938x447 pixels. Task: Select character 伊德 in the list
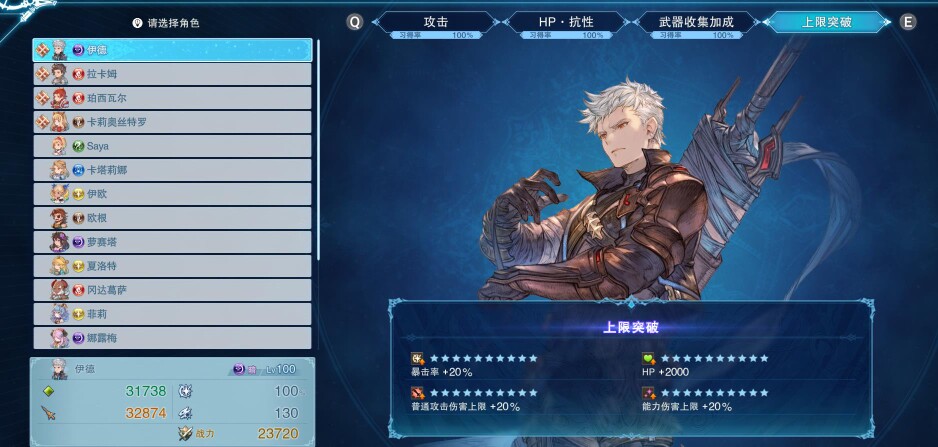point(173,50)
